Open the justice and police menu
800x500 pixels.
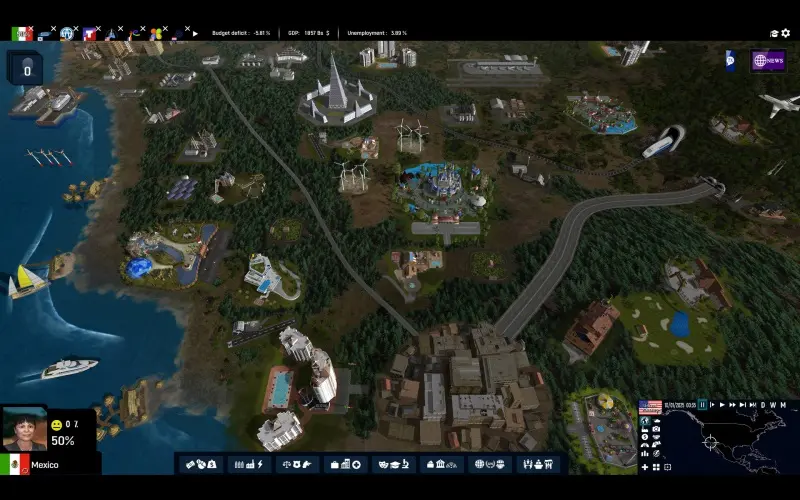[296, 464]
